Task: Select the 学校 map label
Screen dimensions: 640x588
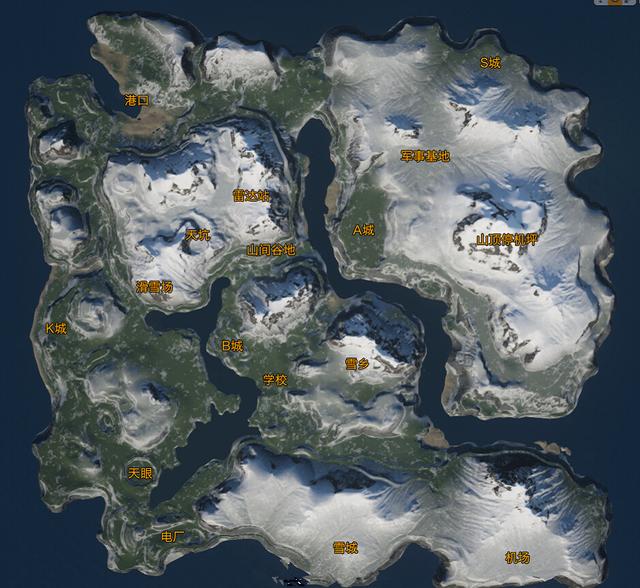Action: (275, 380)
